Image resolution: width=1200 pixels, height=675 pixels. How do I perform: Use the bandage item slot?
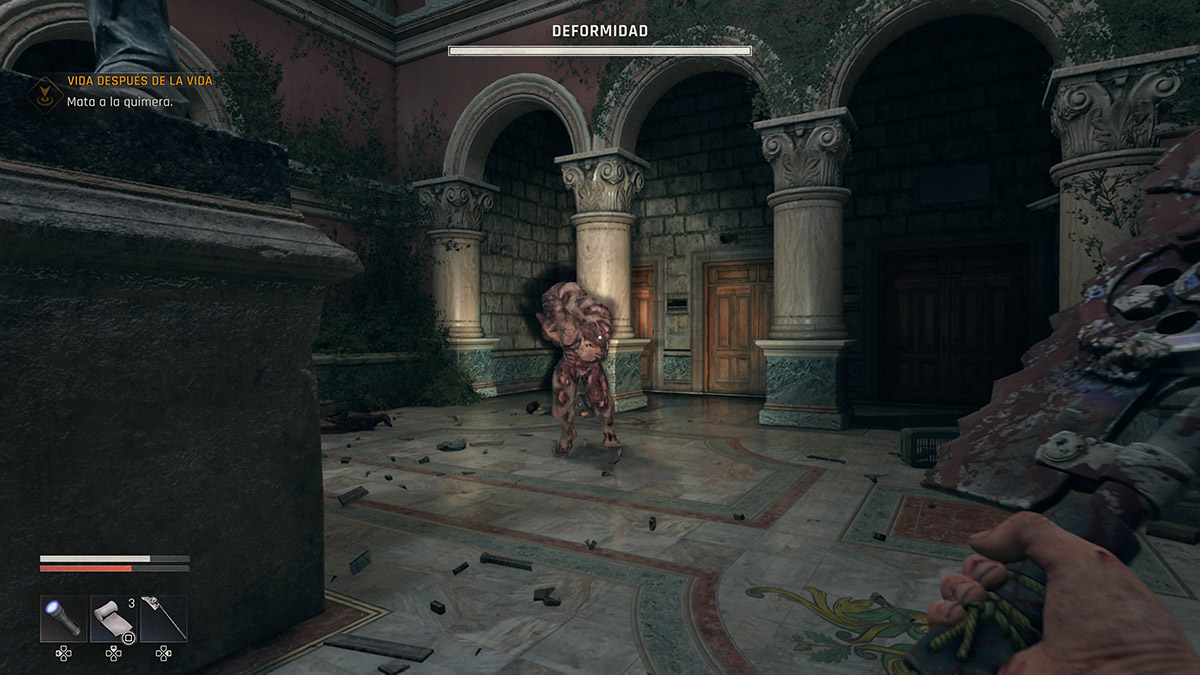point(113,618)
